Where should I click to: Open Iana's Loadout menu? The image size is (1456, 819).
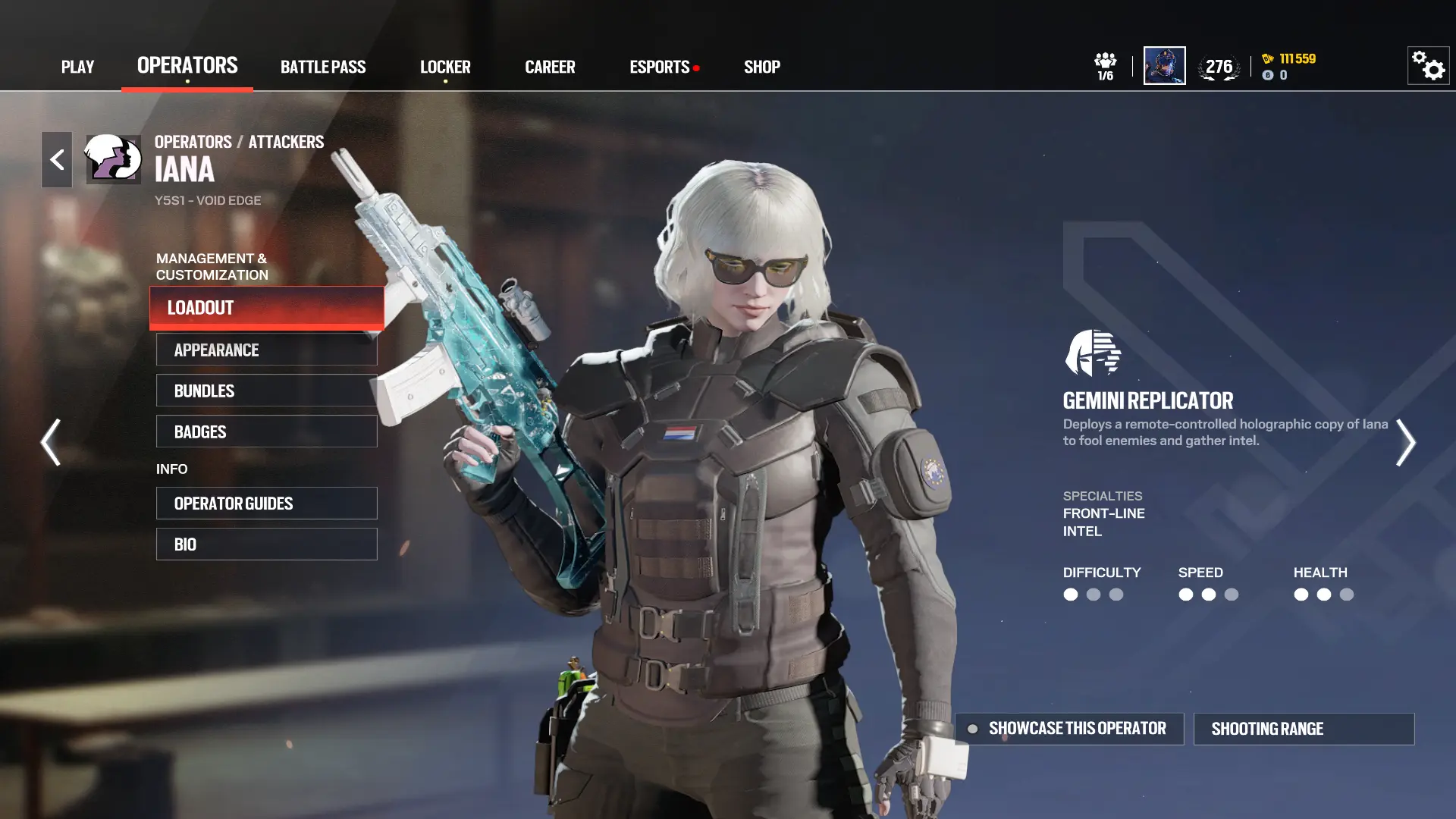click(267, 308)
